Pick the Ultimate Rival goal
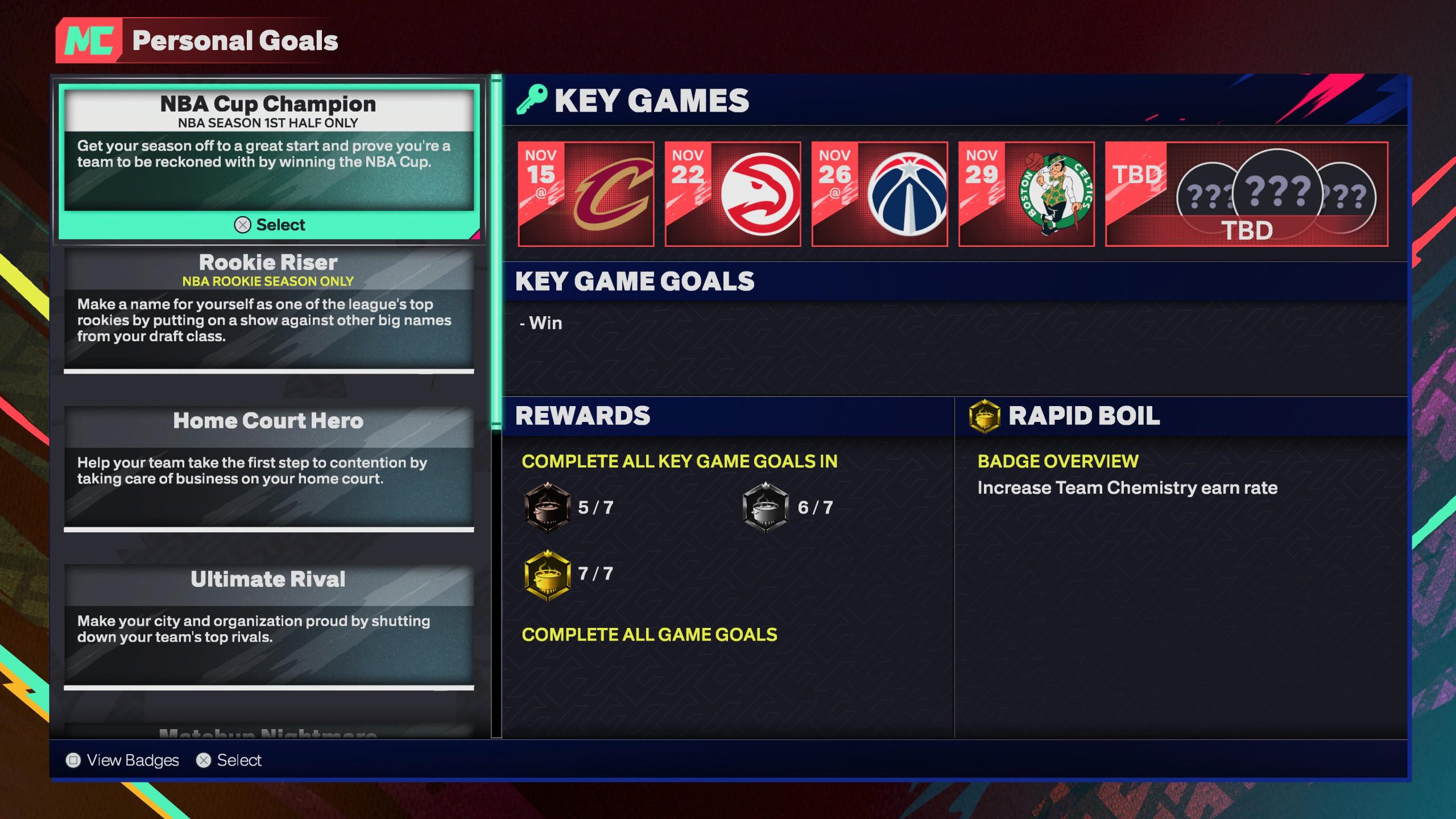1456x819 pixels. coord(268,626)
